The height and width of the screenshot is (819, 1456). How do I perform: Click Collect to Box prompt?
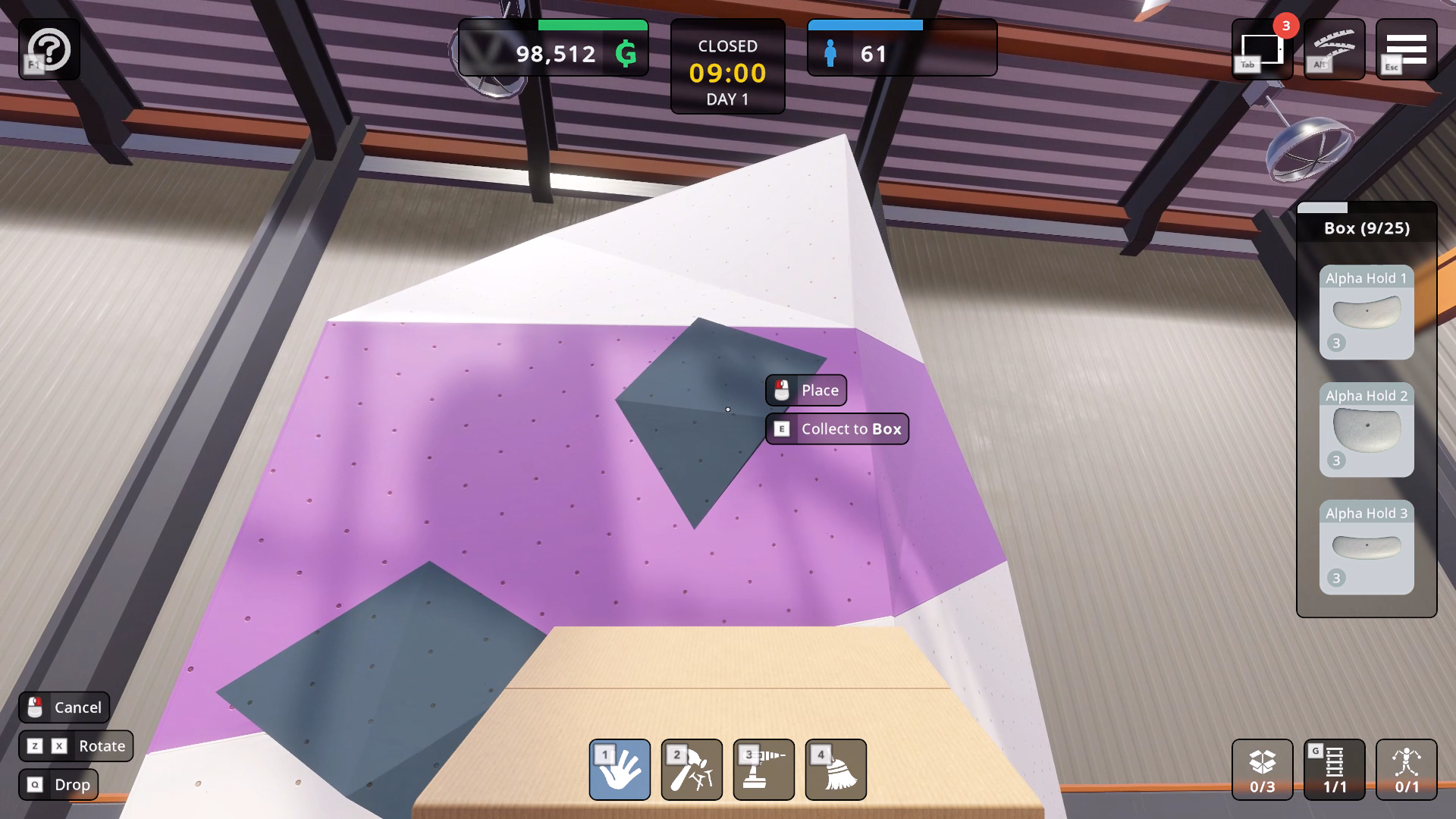click(x=837, y=428)
